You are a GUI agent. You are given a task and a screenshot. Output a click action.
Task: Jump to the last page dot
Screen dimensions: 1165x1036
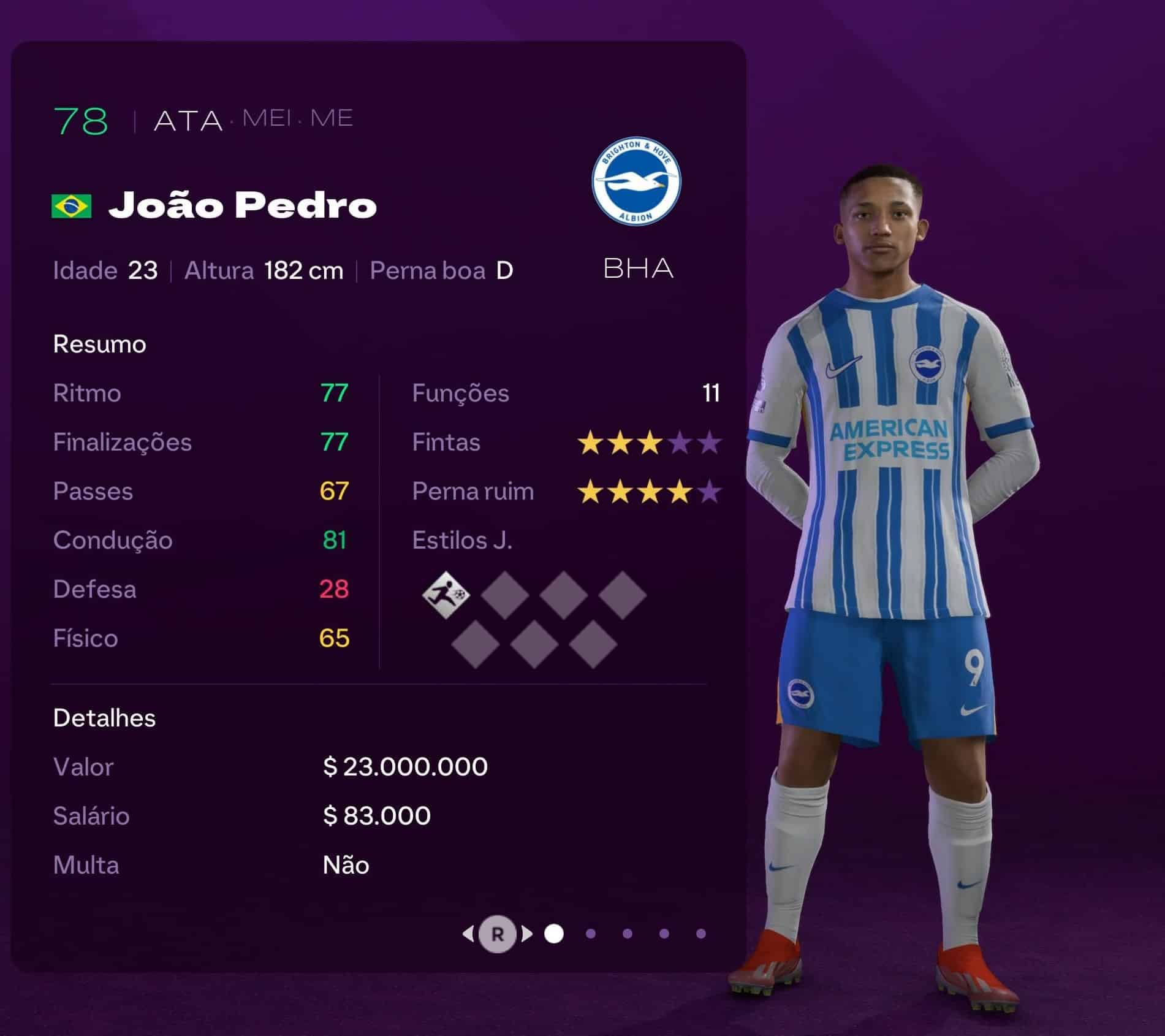701,934
